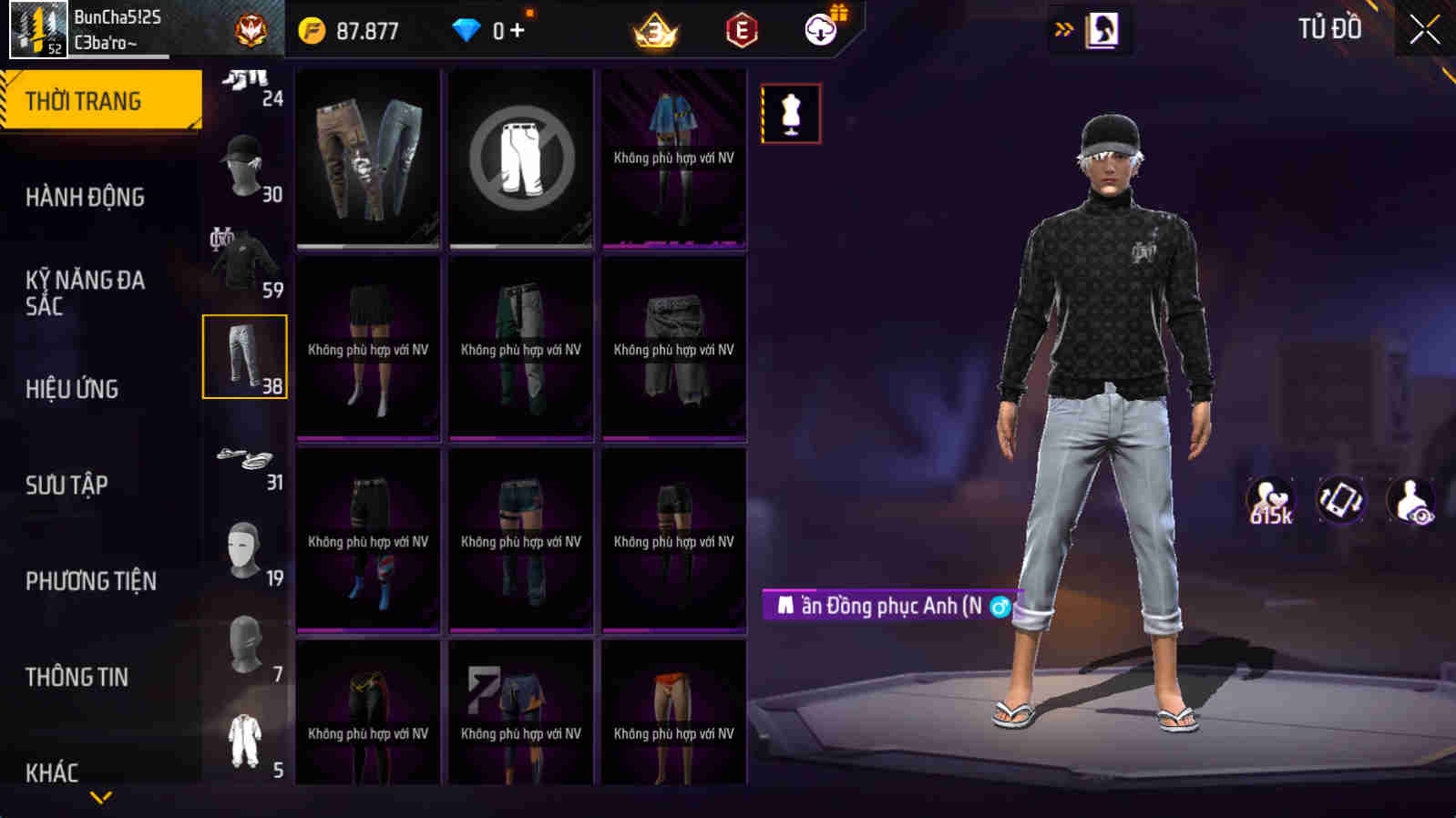Click the rotate phone screenshot icon

1339,499
